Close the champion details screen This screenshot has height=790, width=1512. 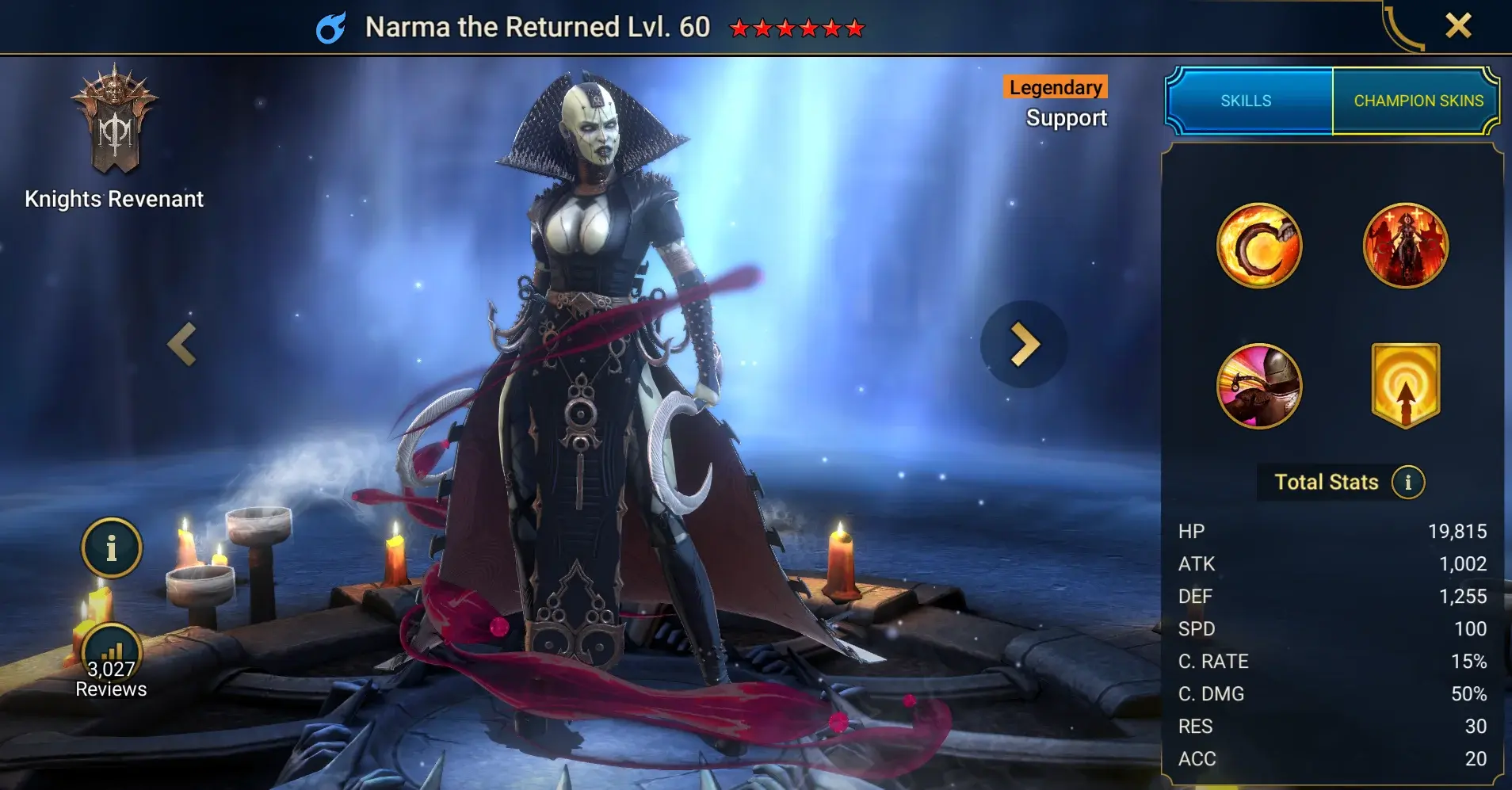(1457, 26)
